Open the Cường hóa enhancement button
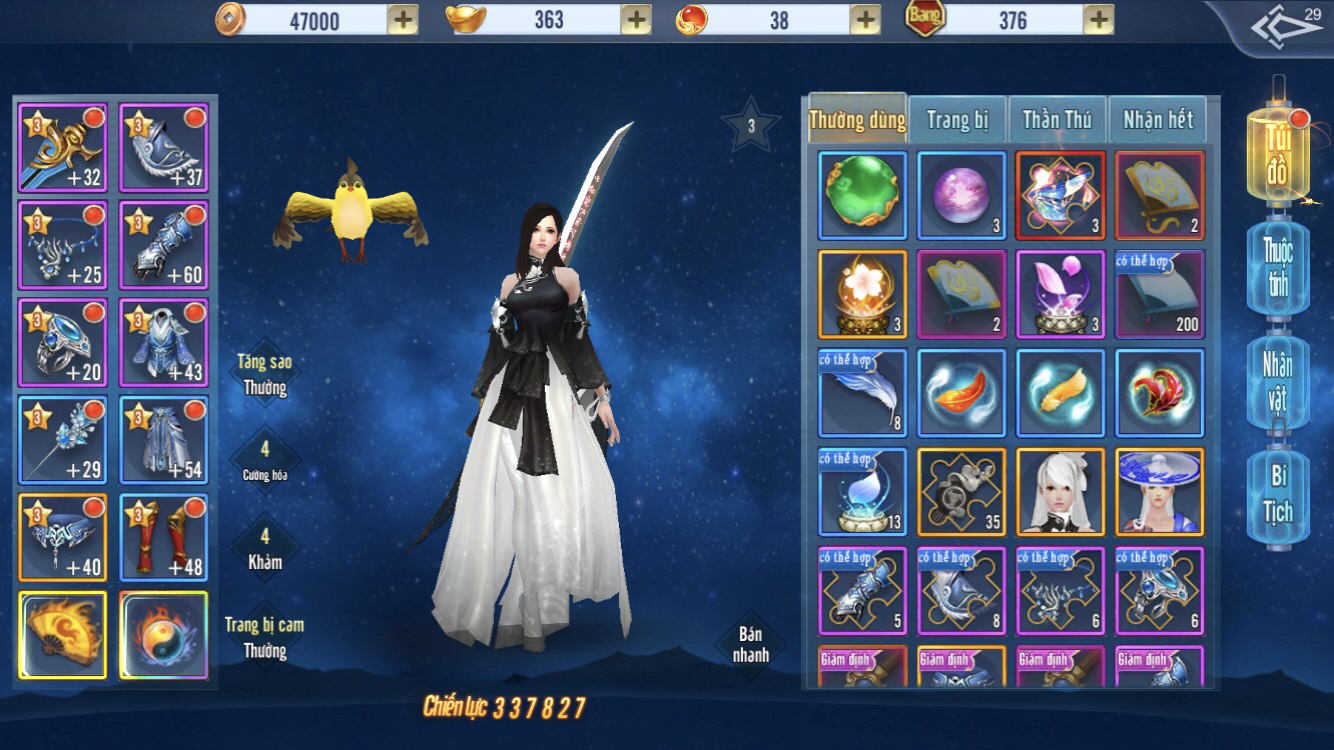 (265, 460)
